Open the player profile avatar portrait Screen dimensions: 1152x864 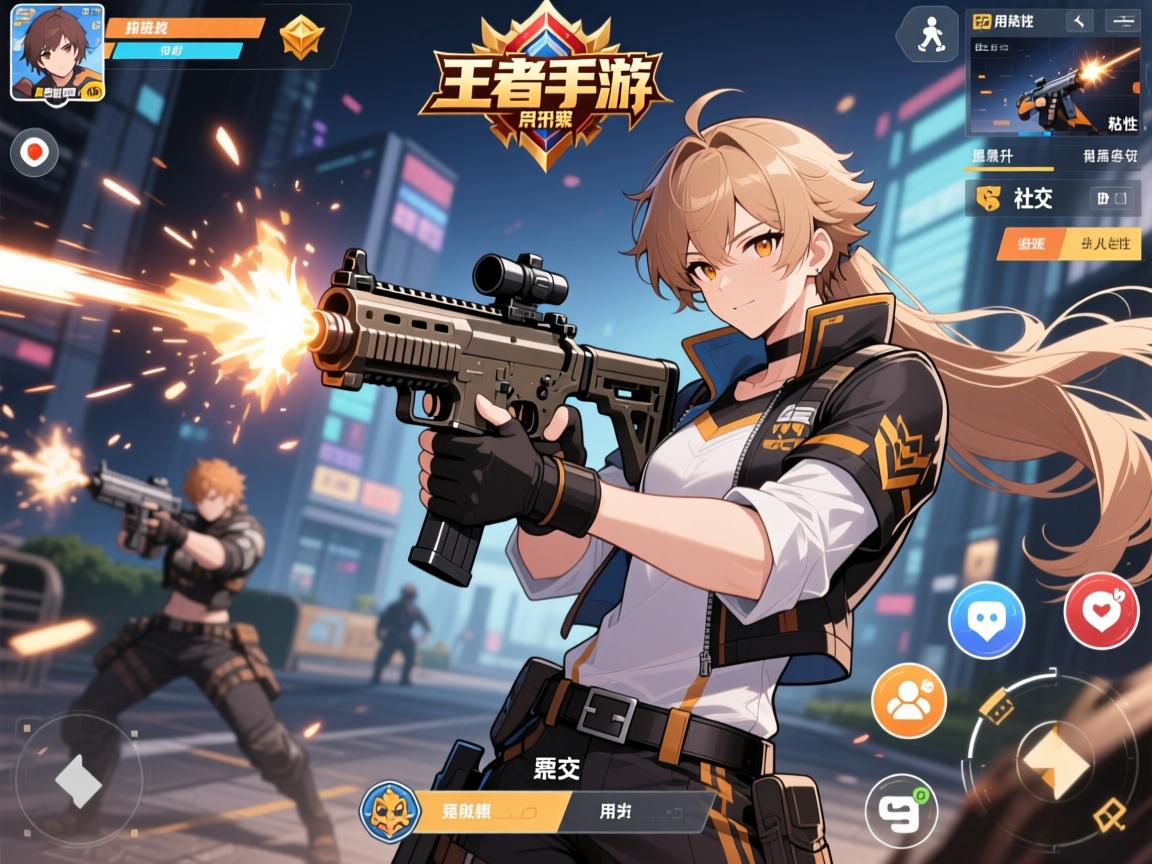point(57,52)
